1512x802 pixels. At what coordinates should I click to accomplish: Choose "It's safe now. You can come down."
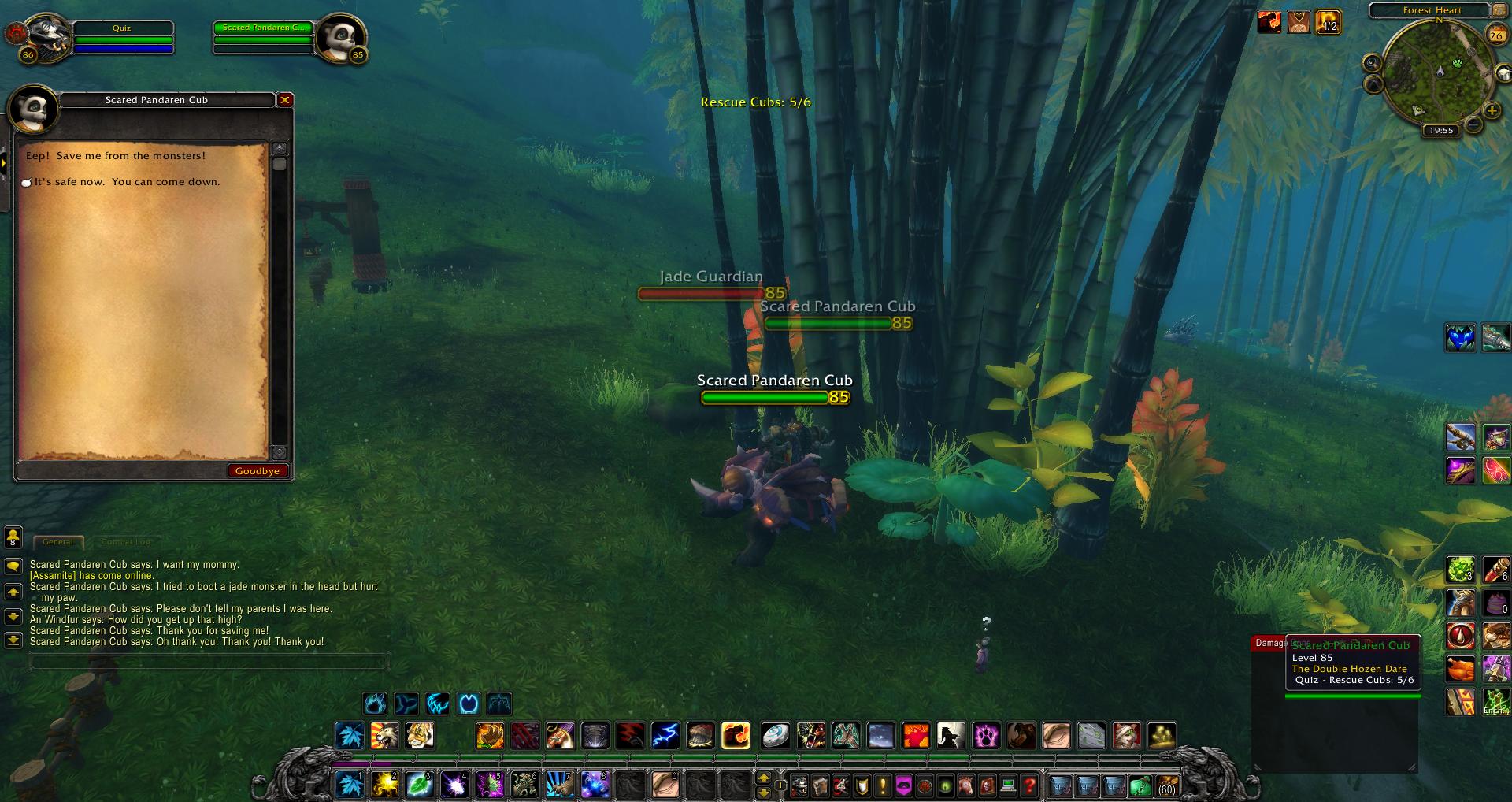[x=126, y=182]
